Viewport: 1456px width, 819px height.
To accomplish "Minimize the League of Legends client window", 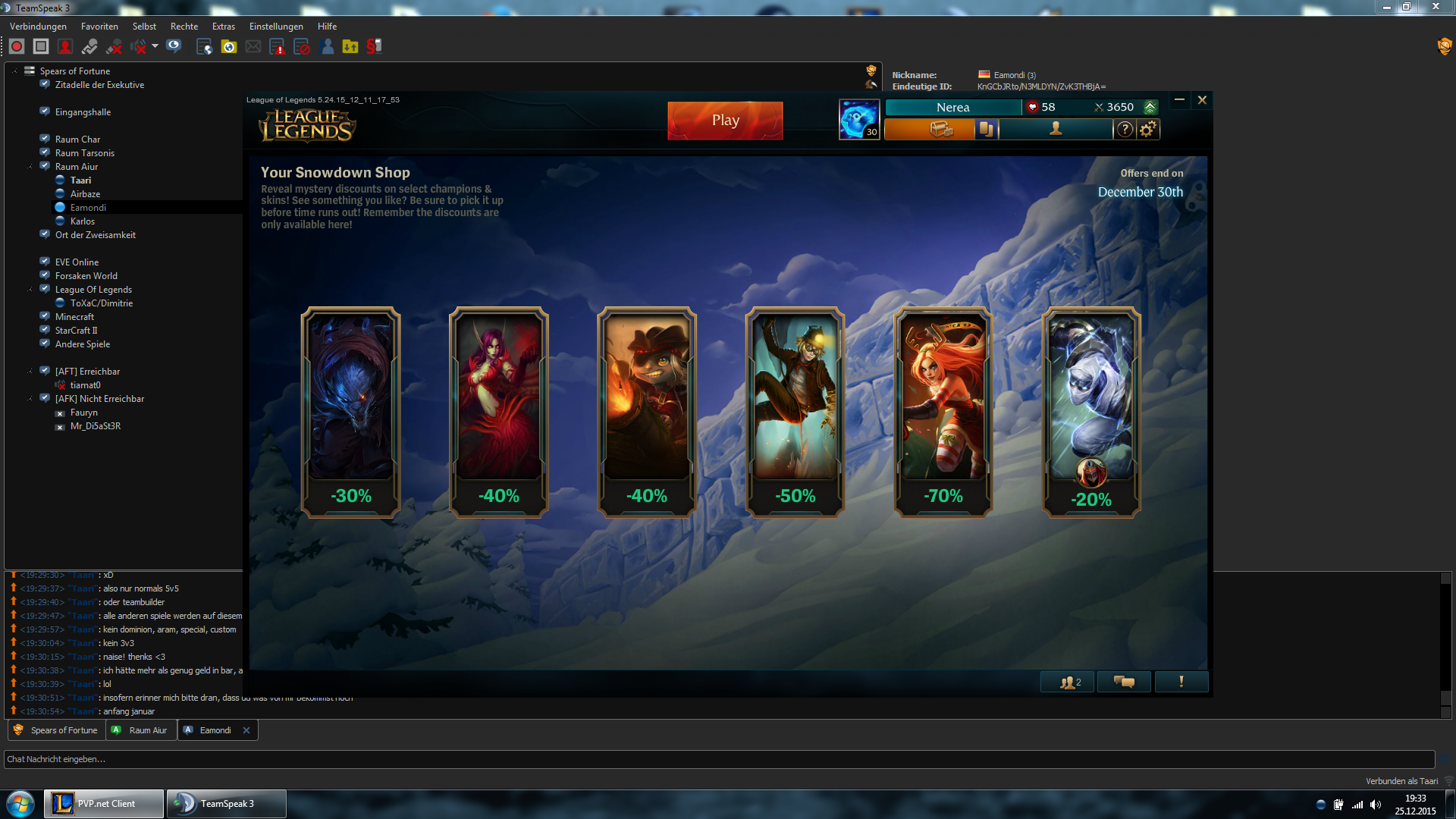I will (x=1179, y=100).
